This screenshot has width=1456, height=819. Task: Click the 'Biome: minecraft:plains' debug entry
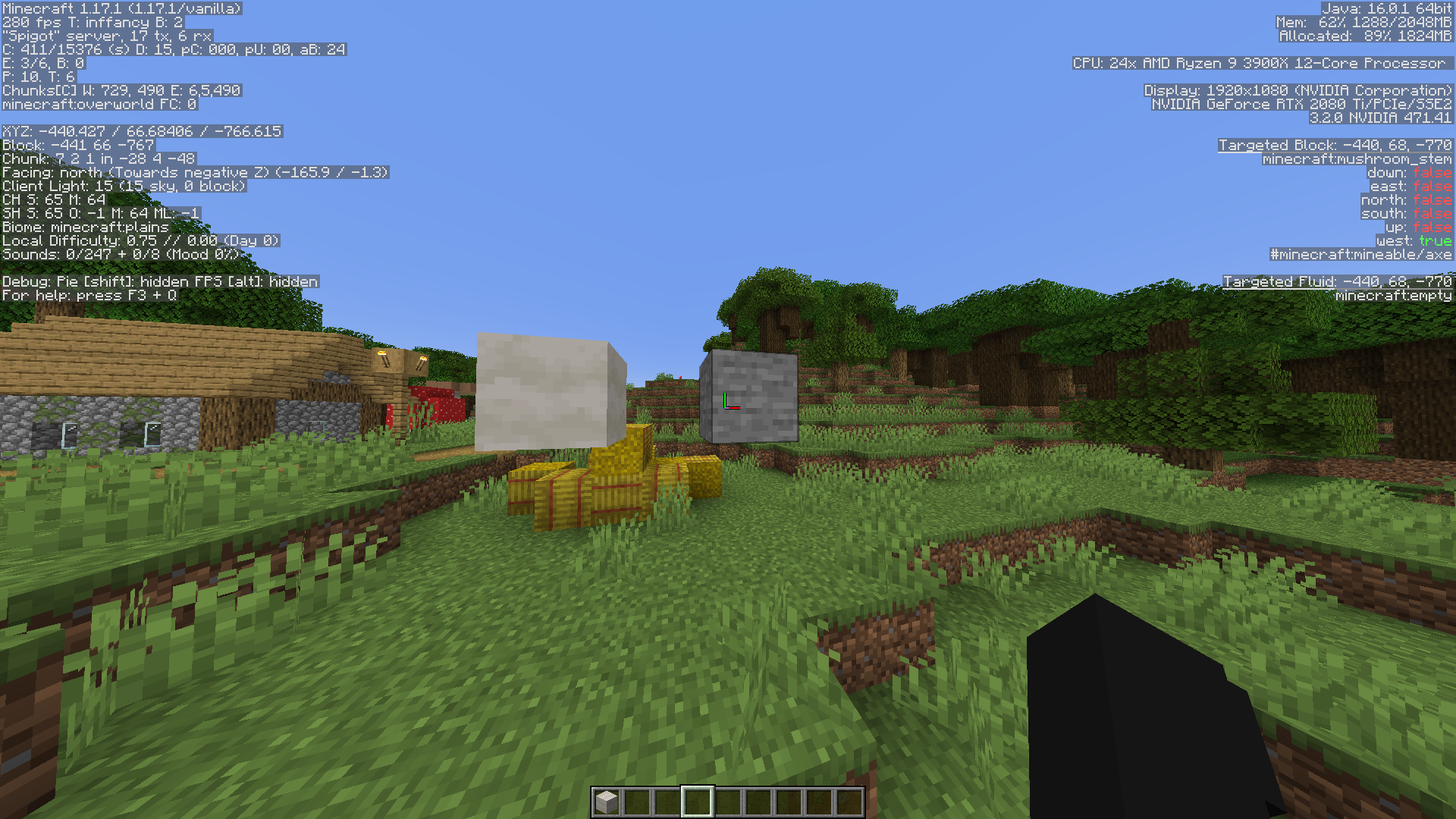pyautogui.click(x=86, y=227)
